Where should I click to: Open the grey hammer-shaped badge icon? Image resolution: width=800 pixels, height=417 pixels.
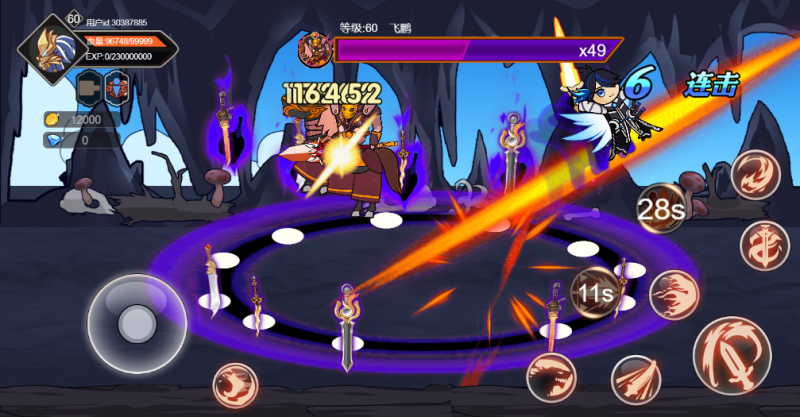coord(89,87)
